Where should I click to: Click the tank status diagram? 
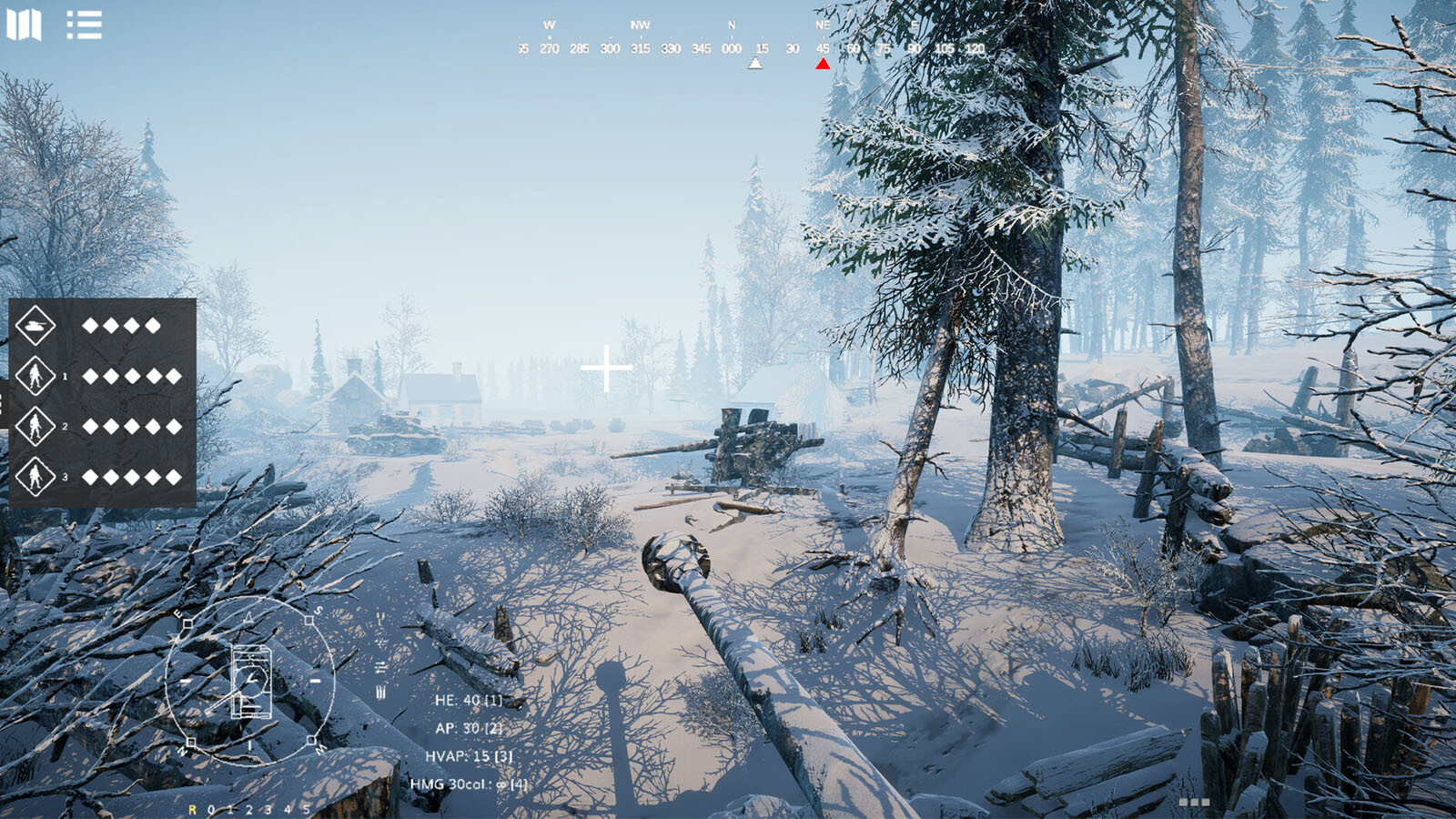point(250,681)
